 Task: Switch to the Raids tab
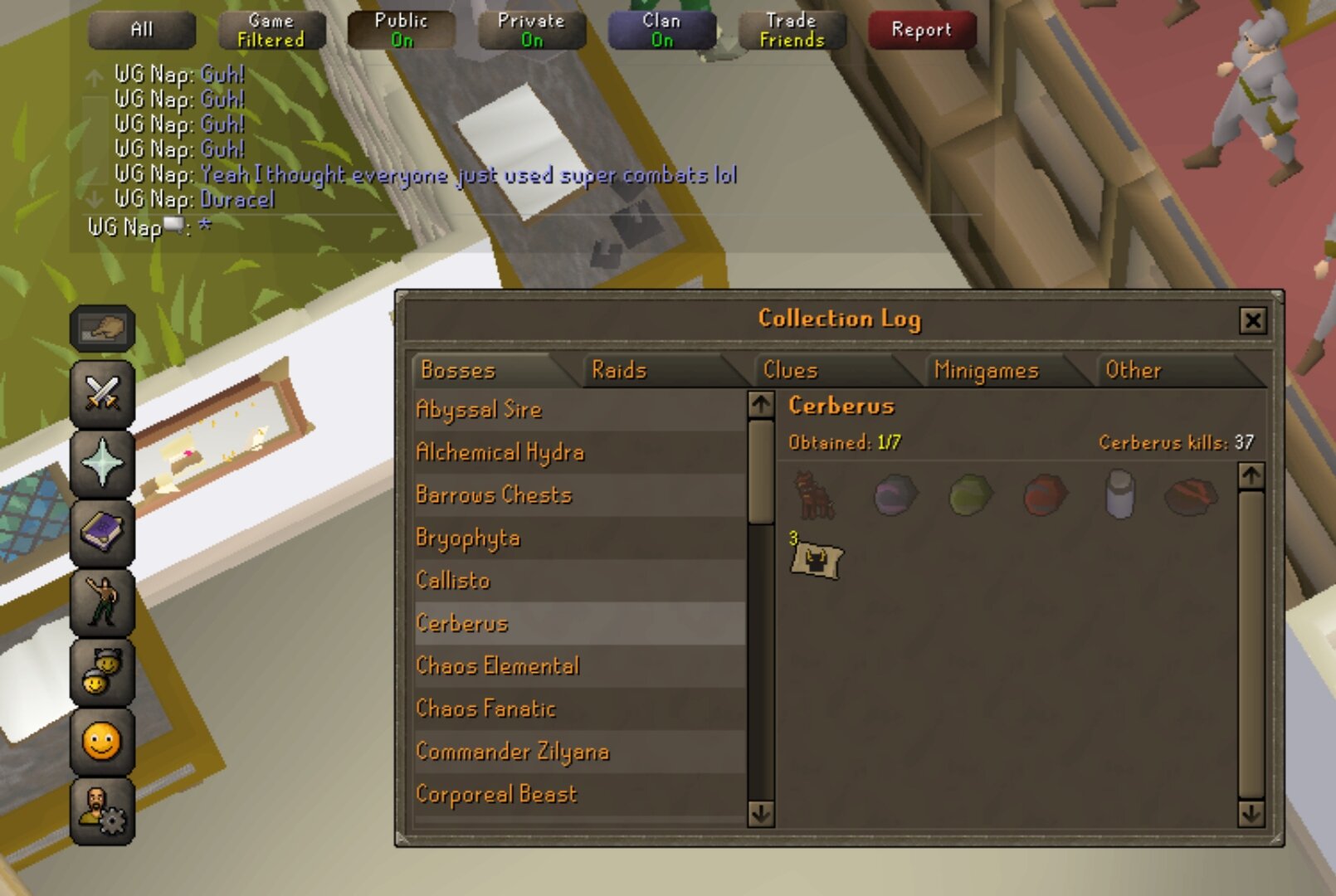[x=619, y=370]
